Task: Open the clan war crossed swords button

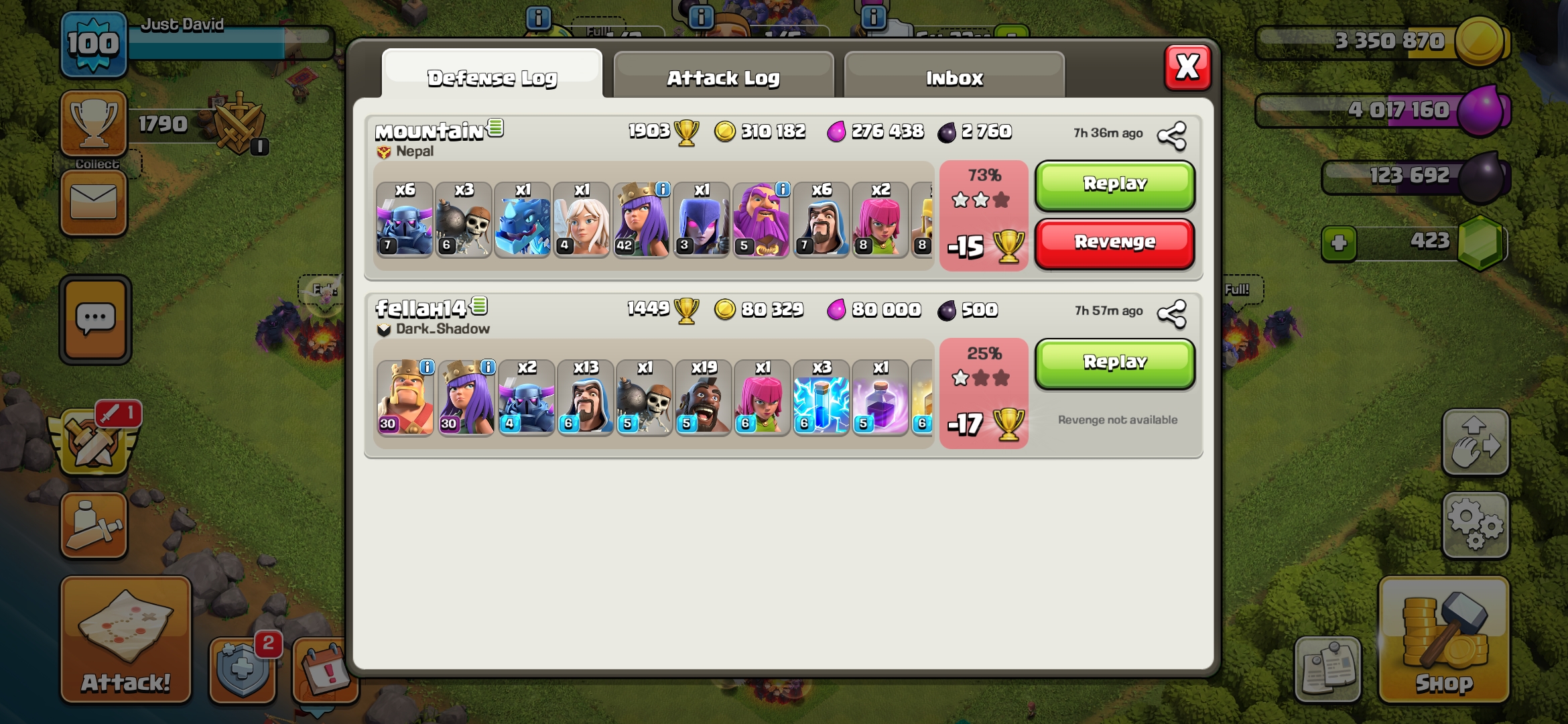Action: [x=94, y=442]
